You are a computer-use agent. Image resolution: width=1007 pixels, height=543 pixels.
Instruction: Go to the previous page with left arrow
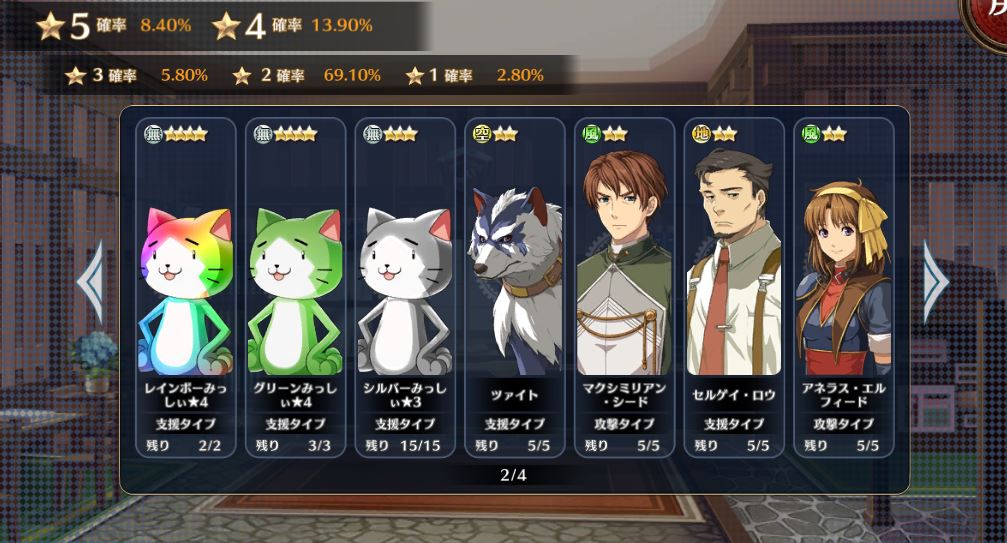(90, 283)
